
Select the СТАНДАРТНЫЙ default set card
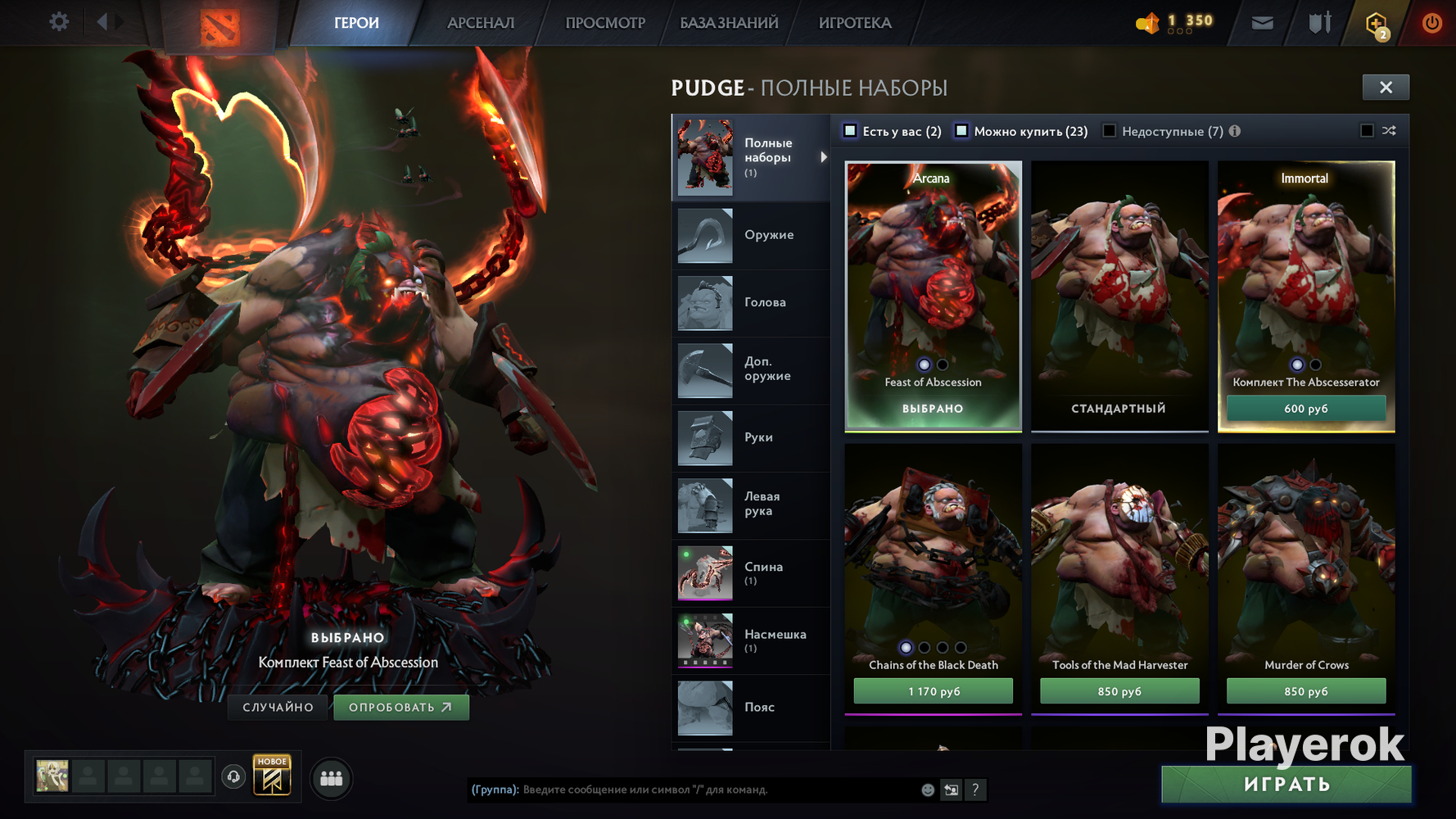(1119, 295)
